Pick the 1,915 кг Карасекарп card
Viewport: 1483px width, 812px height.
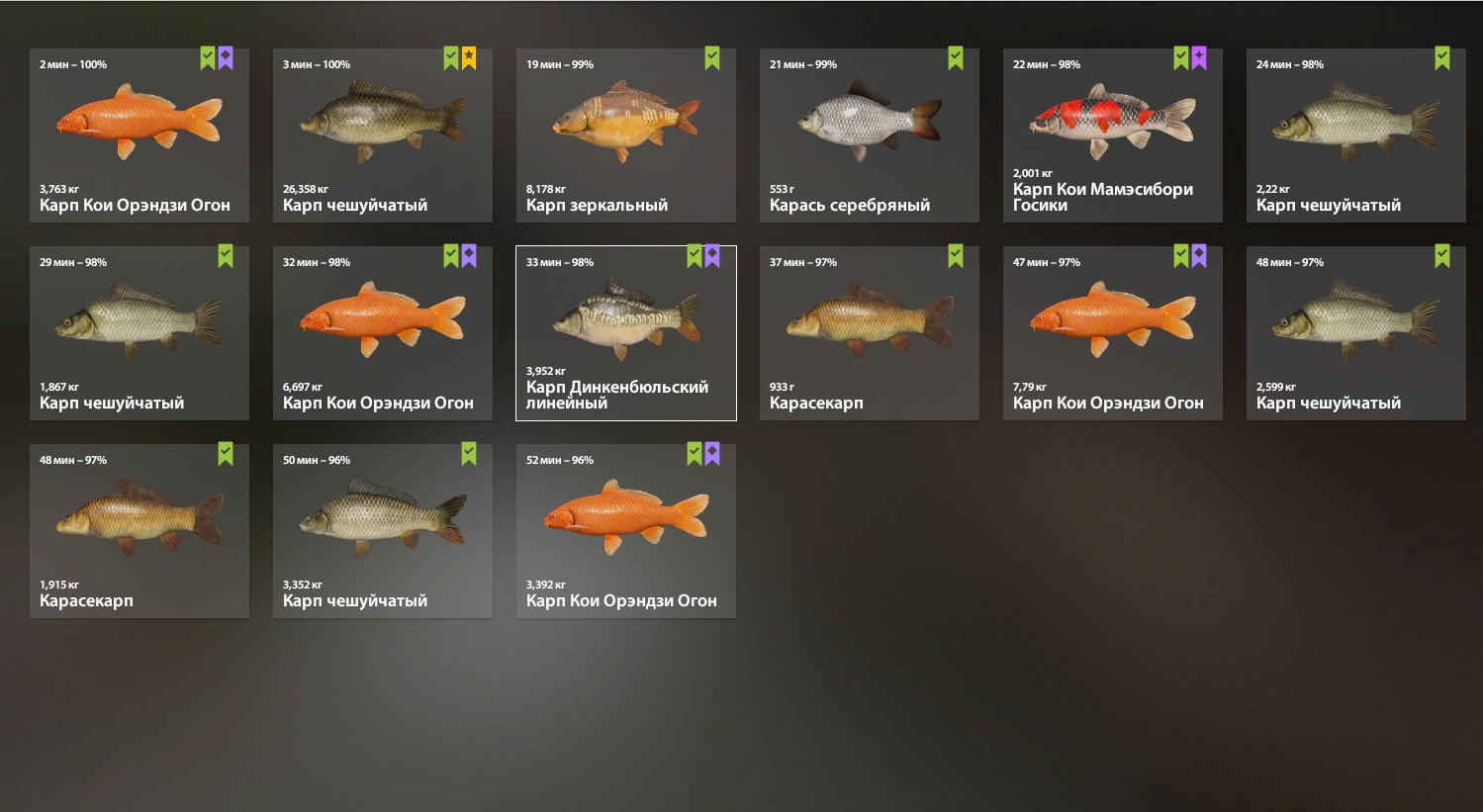pyautogui.click(x=139, y=531)
